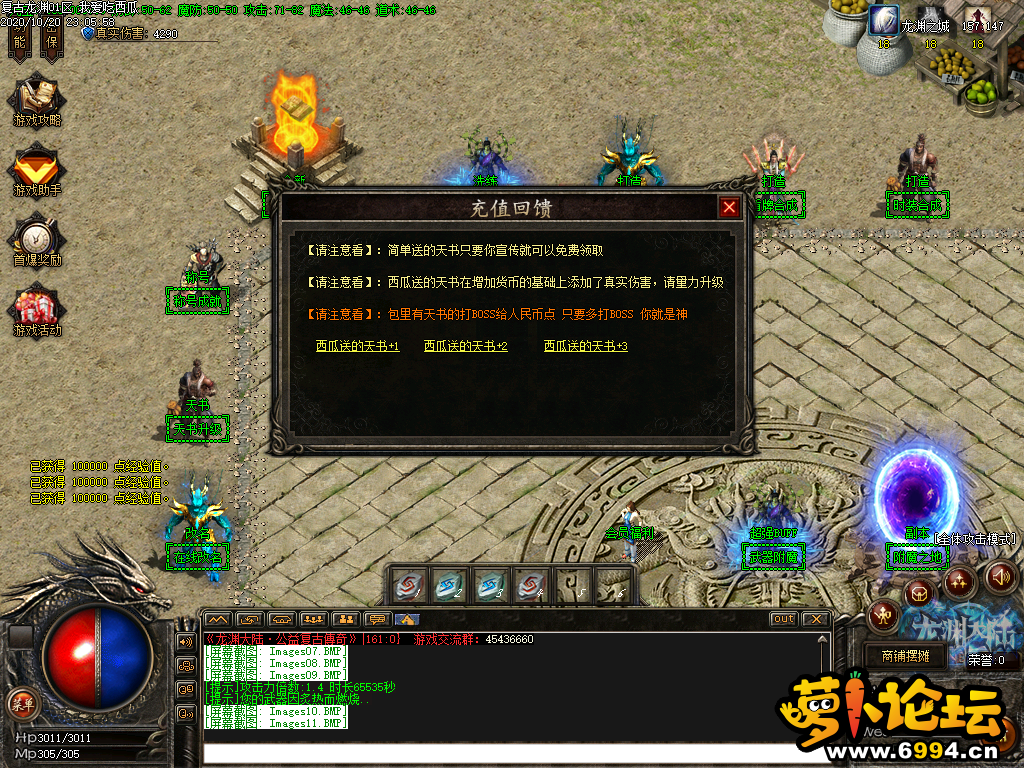This screenshot has height=768, width=1024.
Task: Open the bag using the round box icon
Action: point(918,594)
